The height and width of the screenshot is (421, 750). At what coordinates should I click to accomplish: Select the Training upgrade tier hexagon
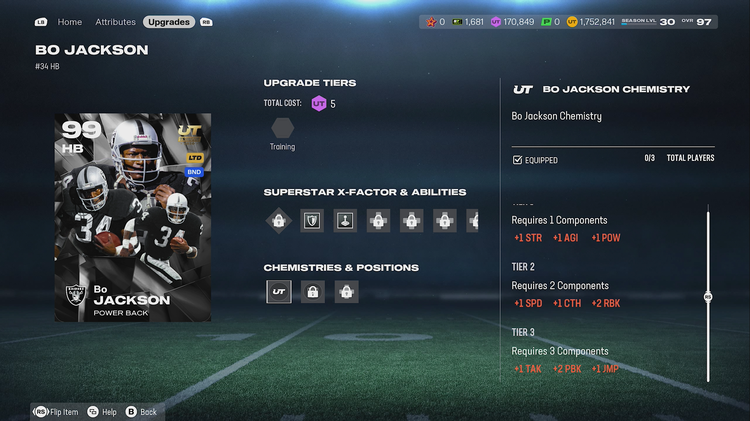coord(283,128)
